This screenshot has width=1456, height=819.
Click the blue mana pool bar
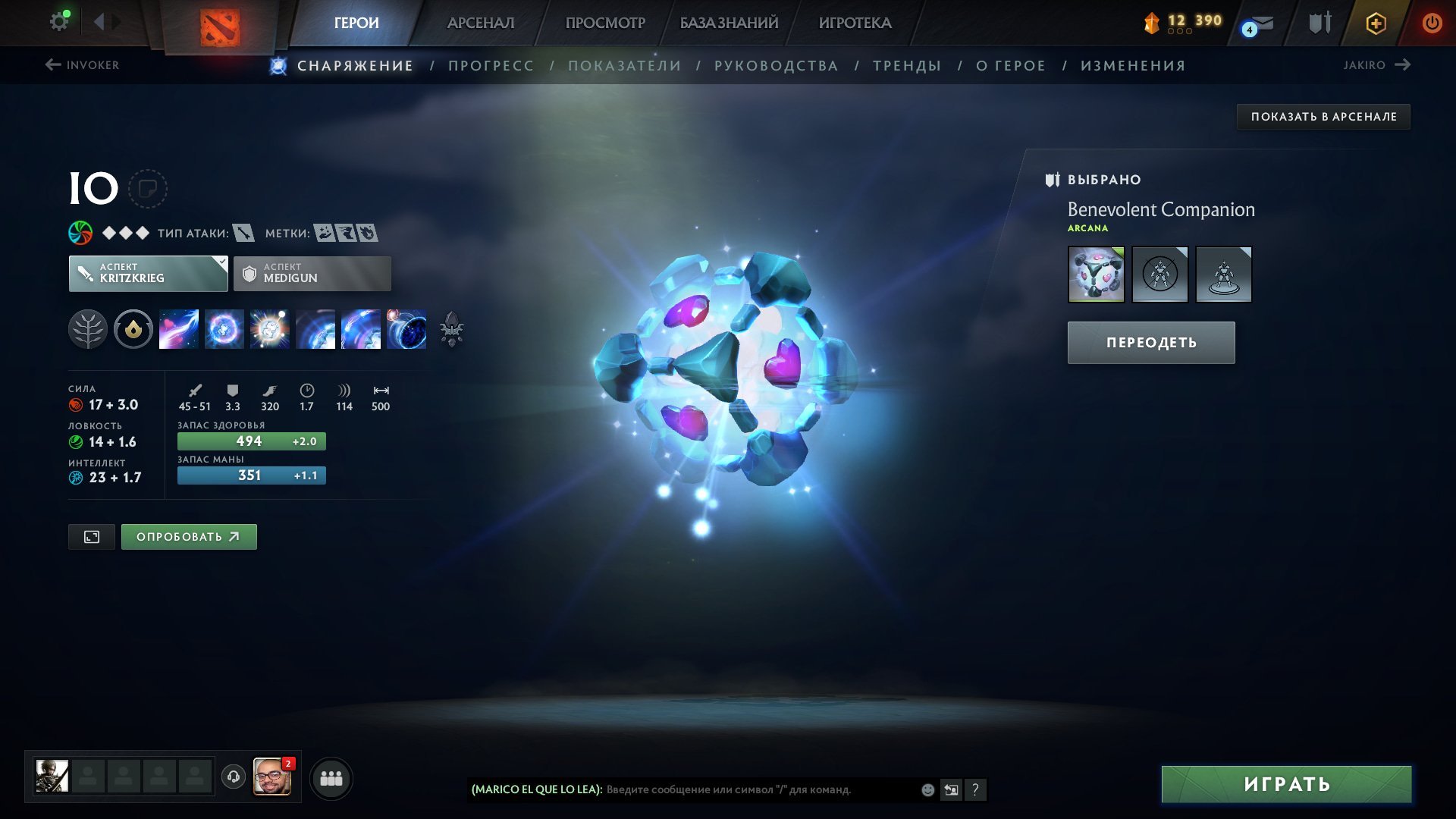click(251, 475)
